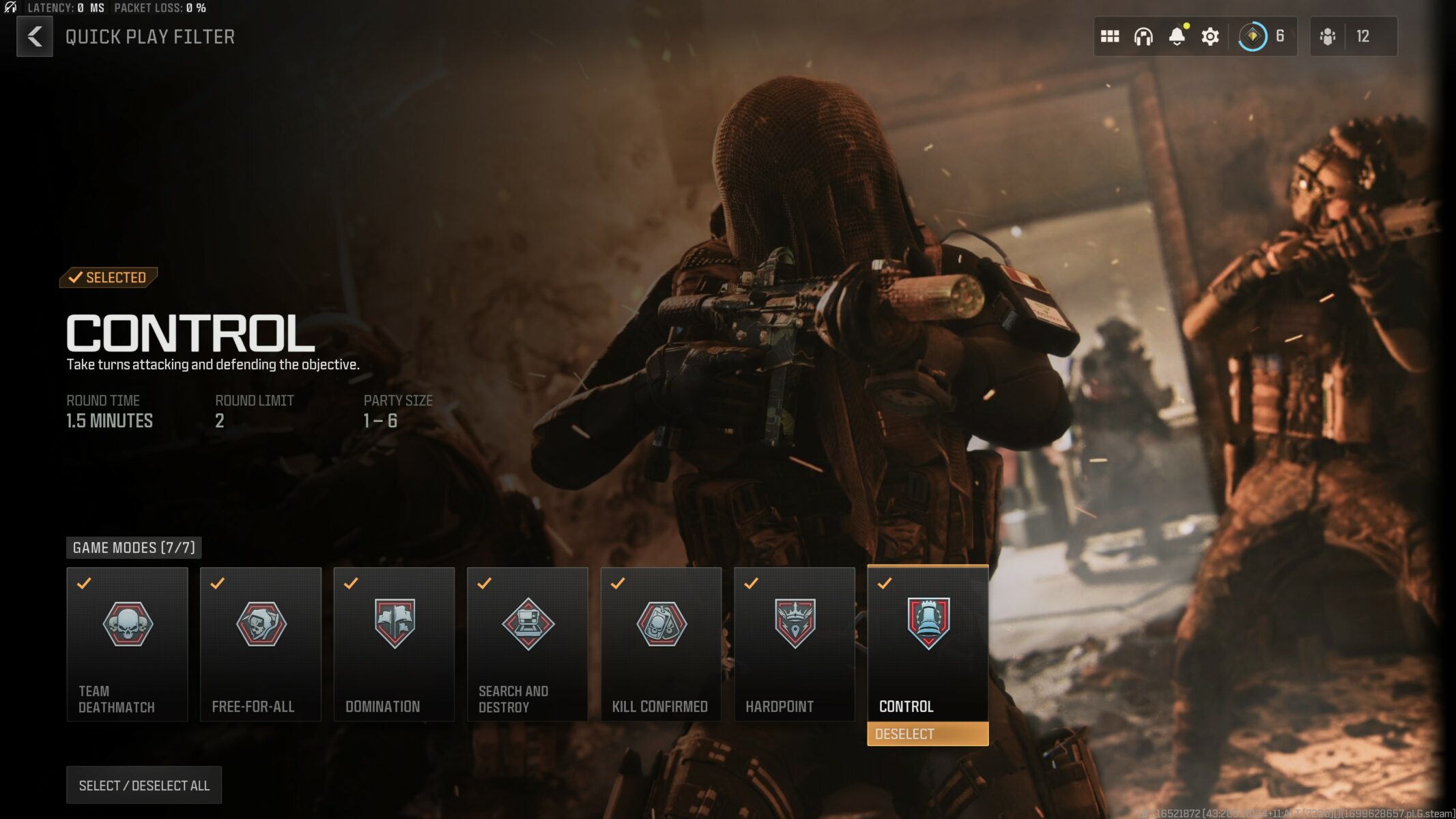This screenshot has width=1456, height=819.
Task: Toggle the Free-For-All mode tile
Action: pyautogui.click(x=261, y=644)
